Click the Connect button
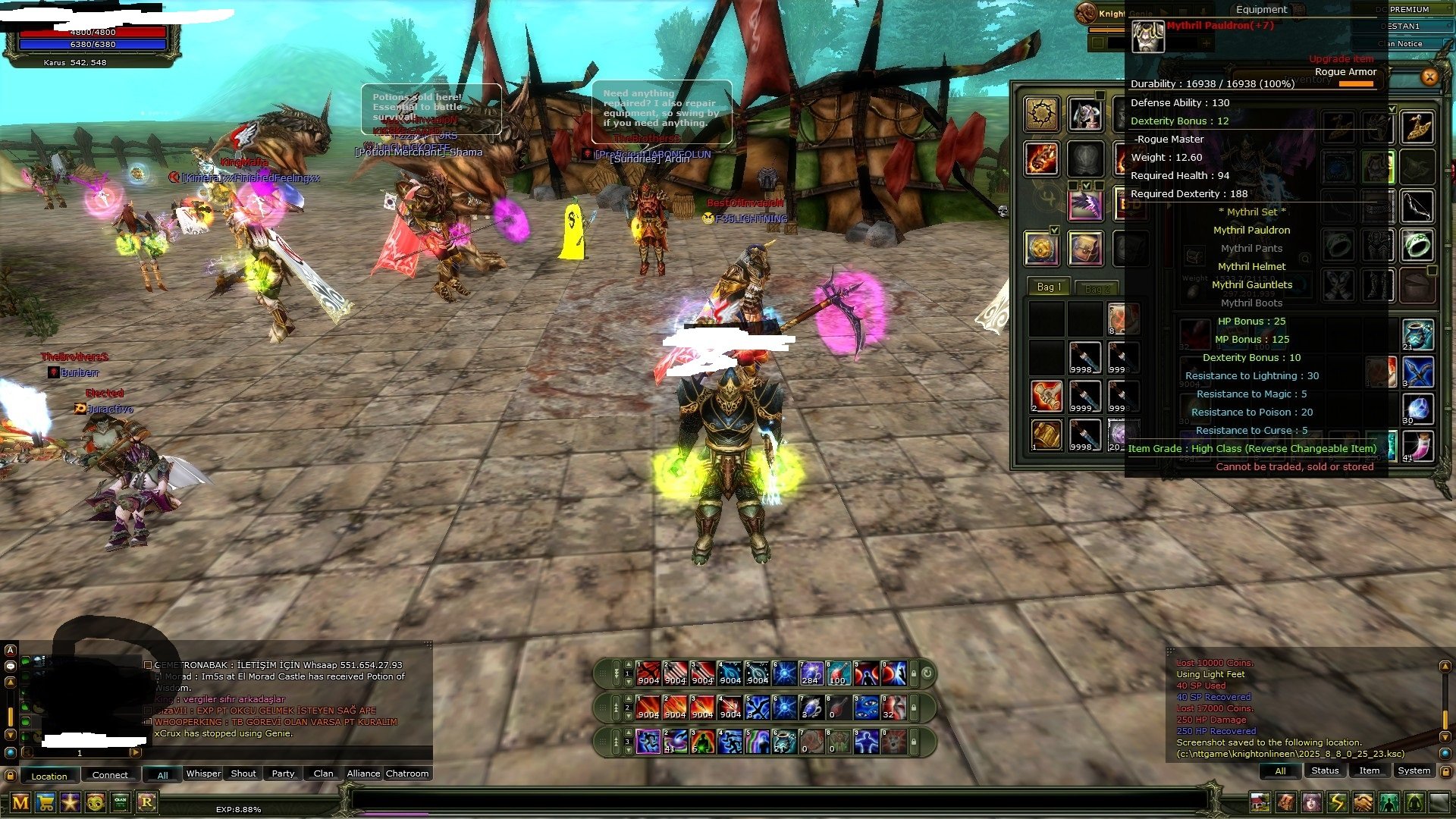This screenshot has height=819, width=1456. [110, 775]
